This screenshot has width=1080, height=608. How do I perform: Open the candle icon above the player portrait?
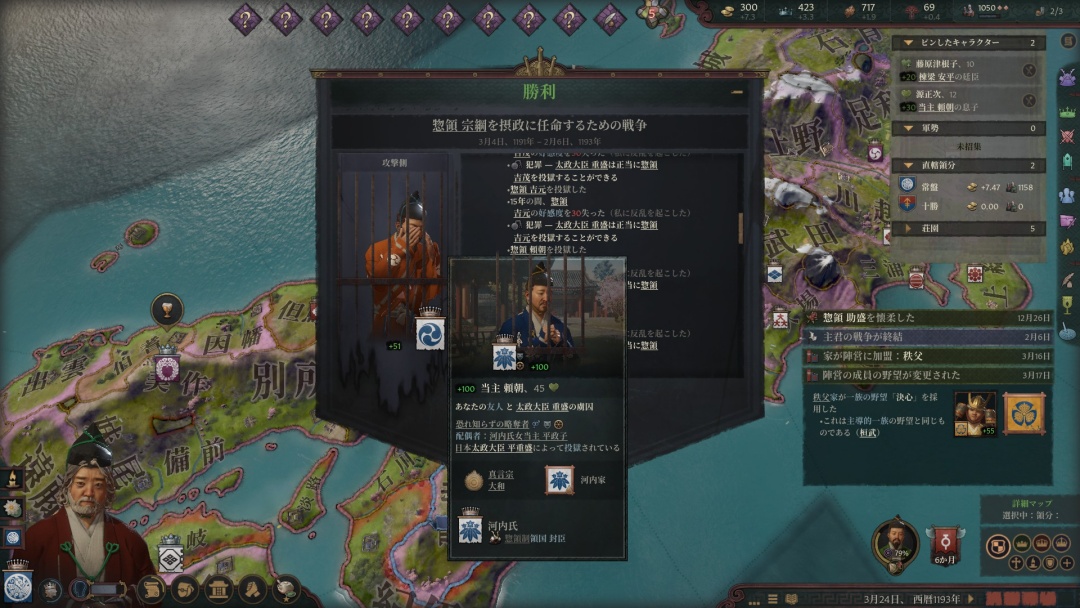pos(13,480)
